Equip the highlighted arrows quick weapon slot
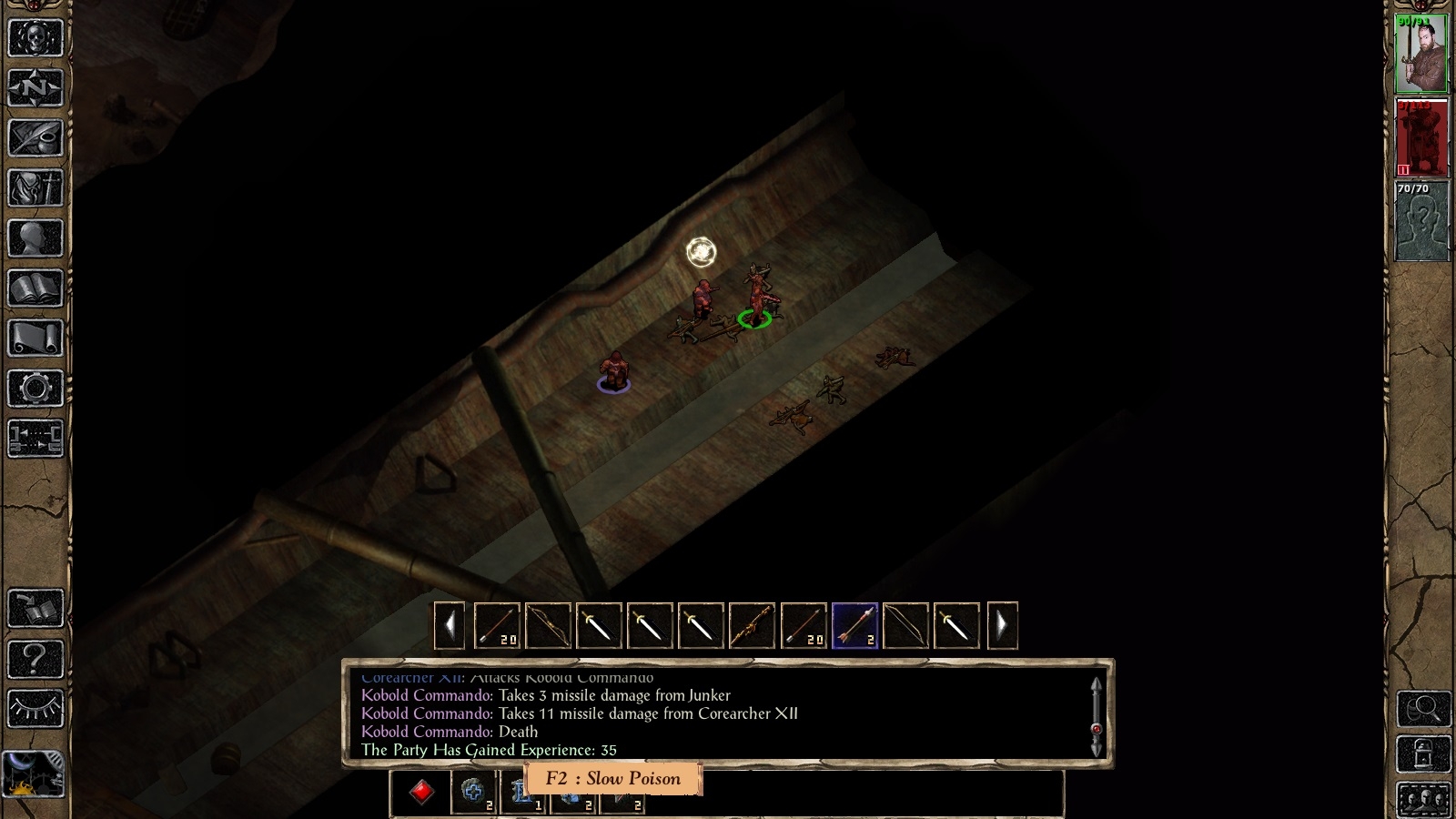The height and width of the screenshot is (819, 1456). [854, 625]
